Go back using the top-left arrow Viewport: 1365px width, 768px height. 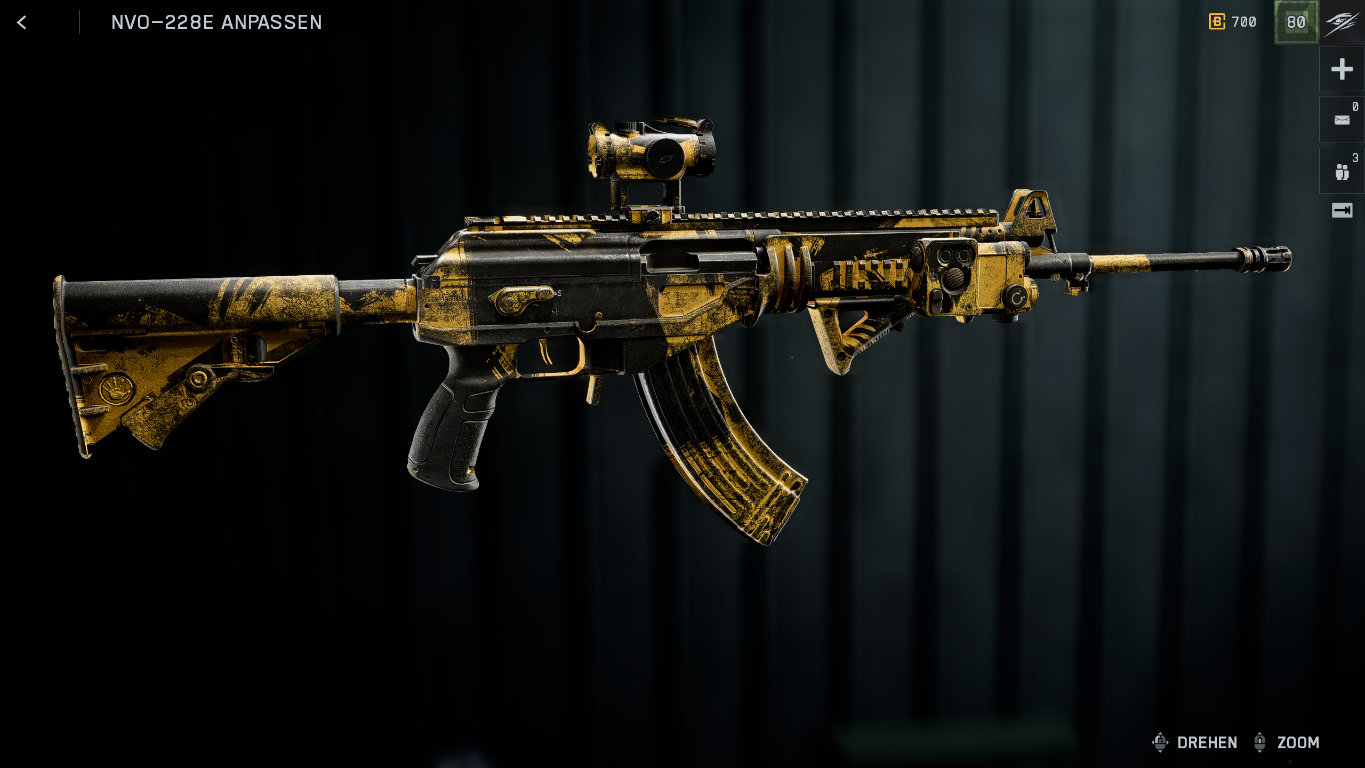tap(22, 22)
